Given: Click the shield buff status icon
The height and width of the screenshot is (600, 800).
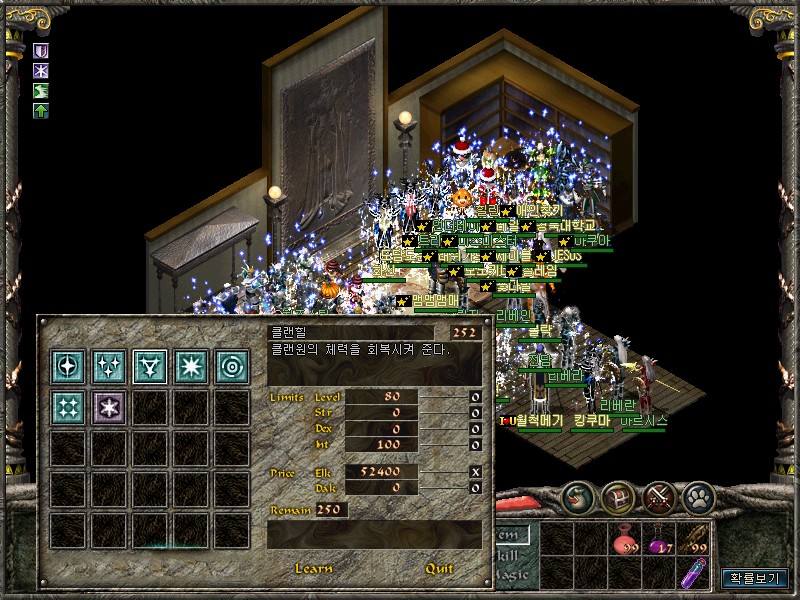Looking at the screenshot, I should 42,50.
